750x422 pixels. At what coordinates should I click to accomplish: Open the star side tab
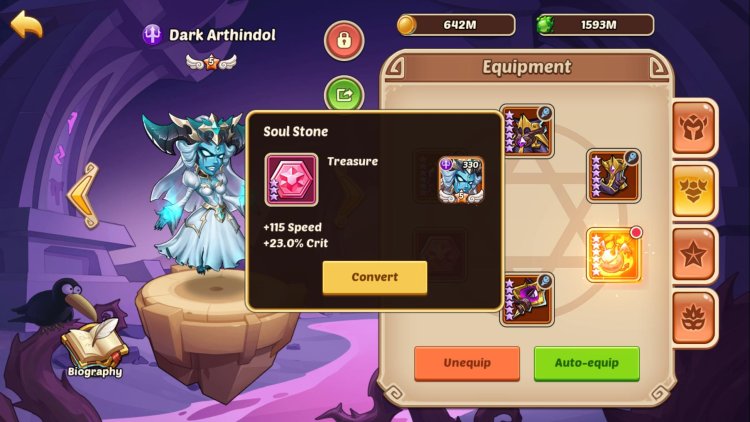click(694, 254)
